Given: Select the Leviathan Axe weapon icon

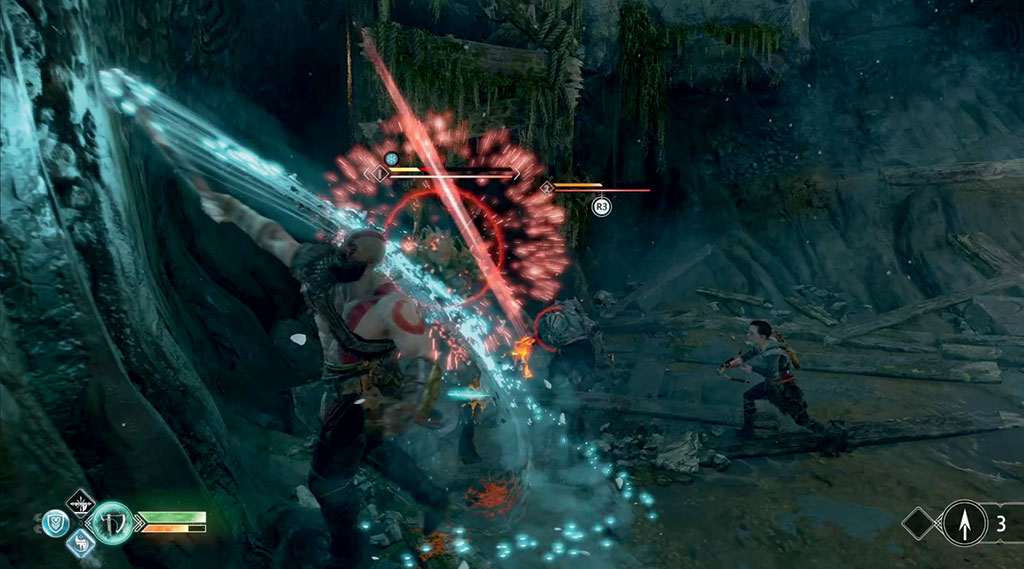Looking at the screenshot, I should (112, 522).
